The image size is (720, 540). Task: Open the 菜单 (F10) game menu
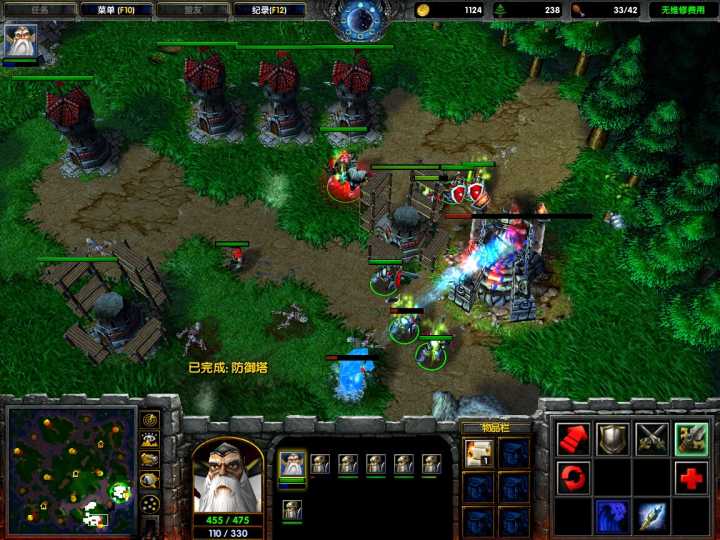[x=115, y=10]
